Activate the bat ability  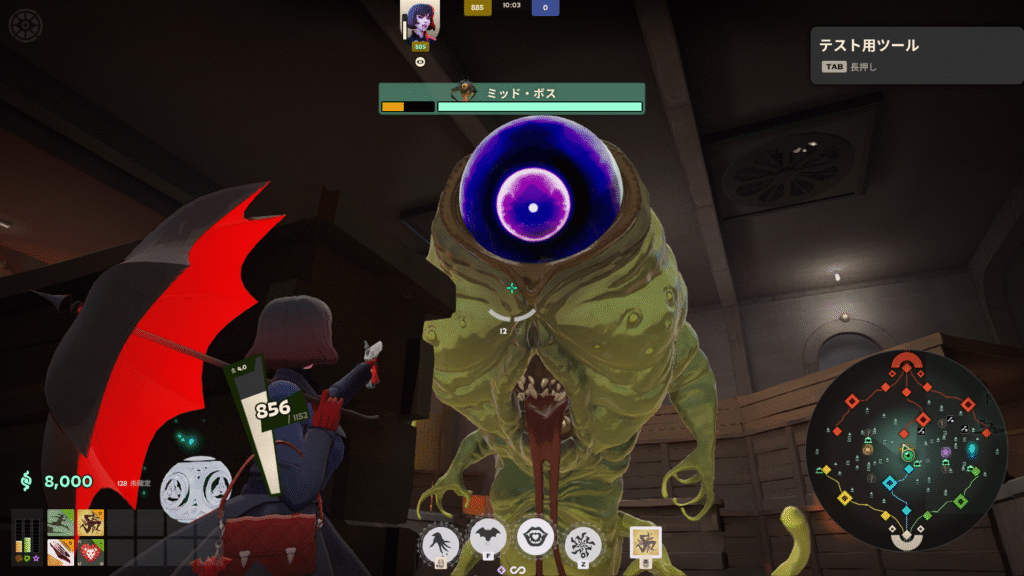click(489, 540)
